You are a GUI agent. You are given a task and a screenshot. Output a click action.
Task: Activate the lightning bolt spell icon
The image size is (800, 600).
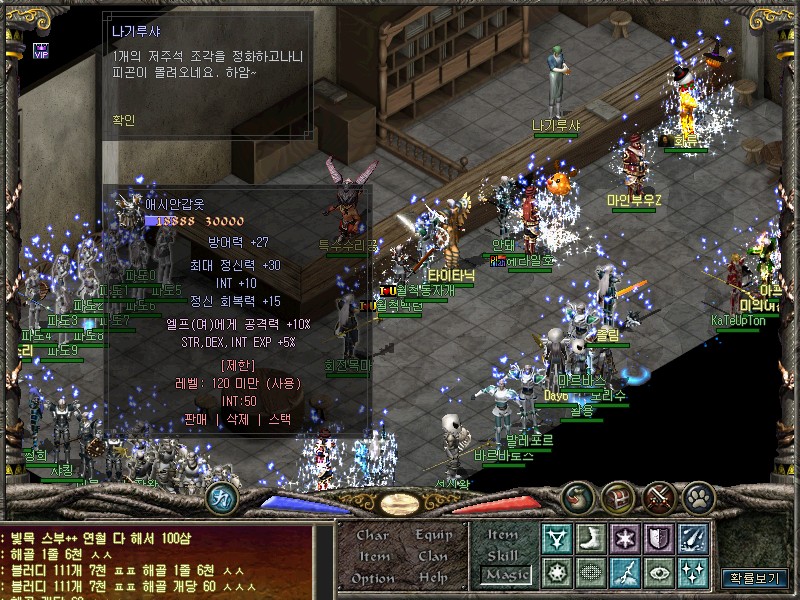[625, 573]
